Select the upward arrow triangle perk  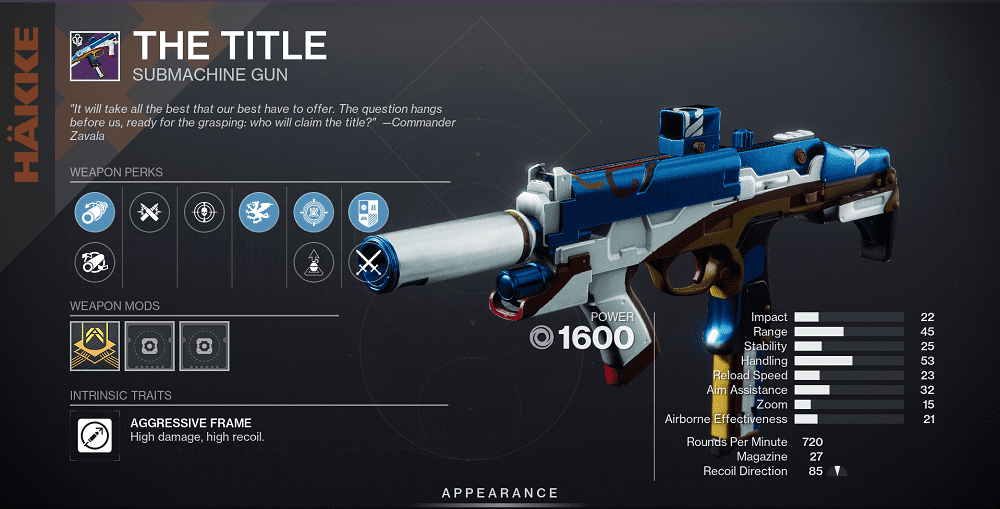point(313,262)
